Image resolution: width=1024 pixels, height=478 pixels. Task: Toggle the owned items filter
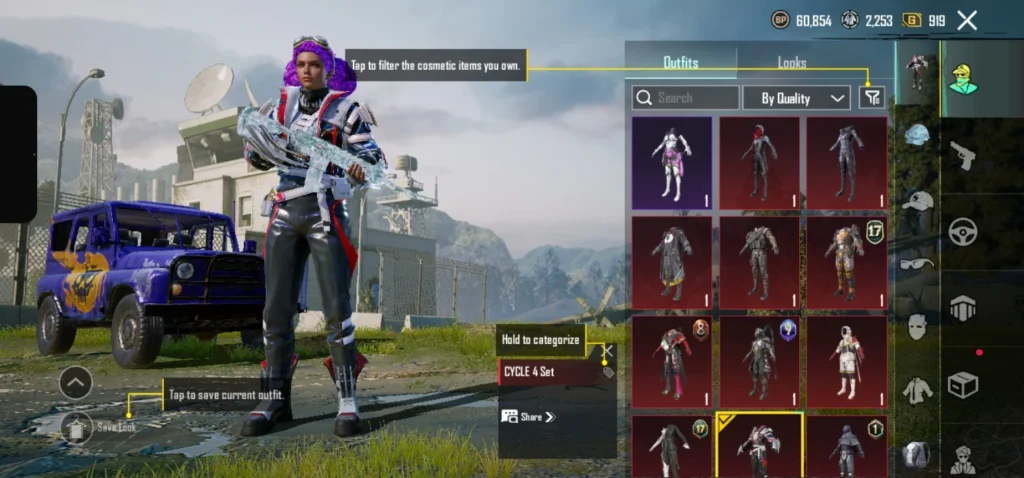pos(872,97)
